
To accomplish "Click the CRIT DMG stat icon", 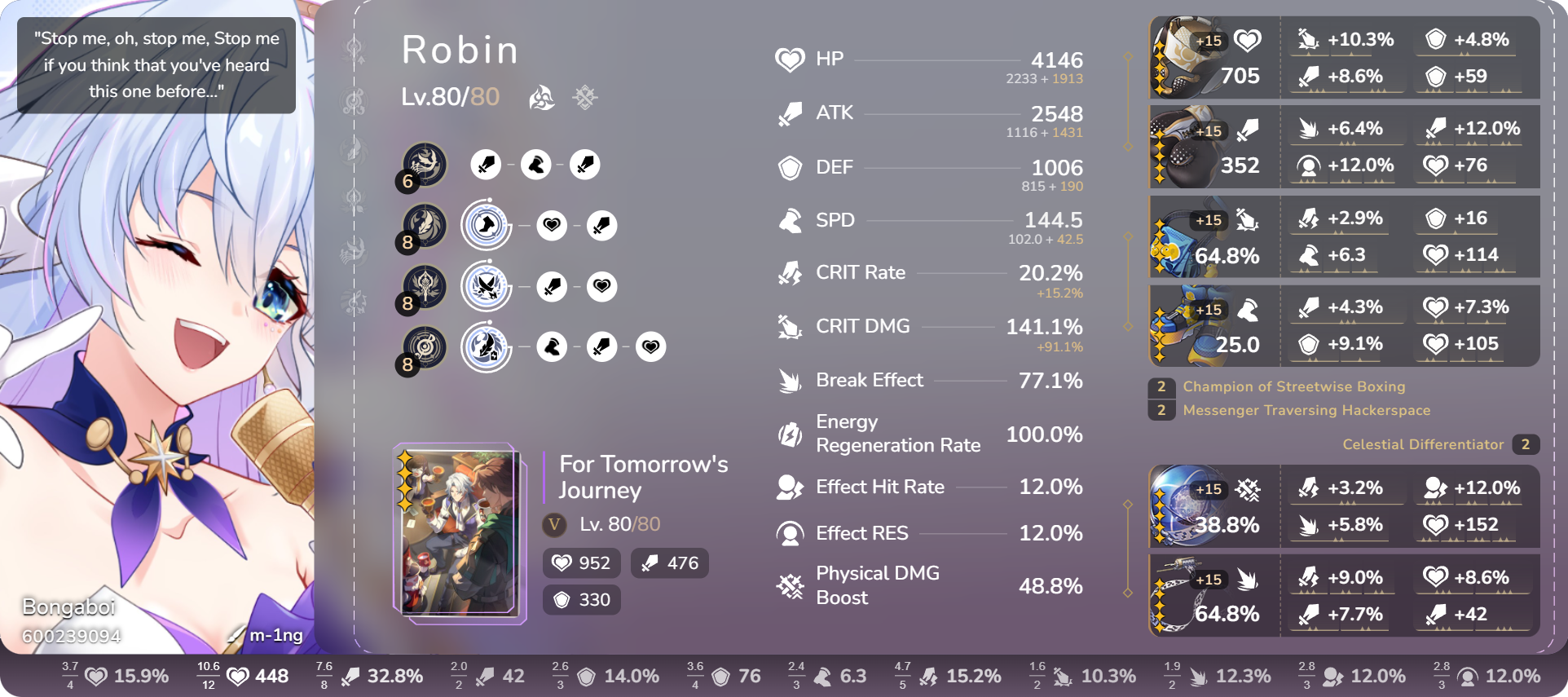I will click(x=790, y=326).
